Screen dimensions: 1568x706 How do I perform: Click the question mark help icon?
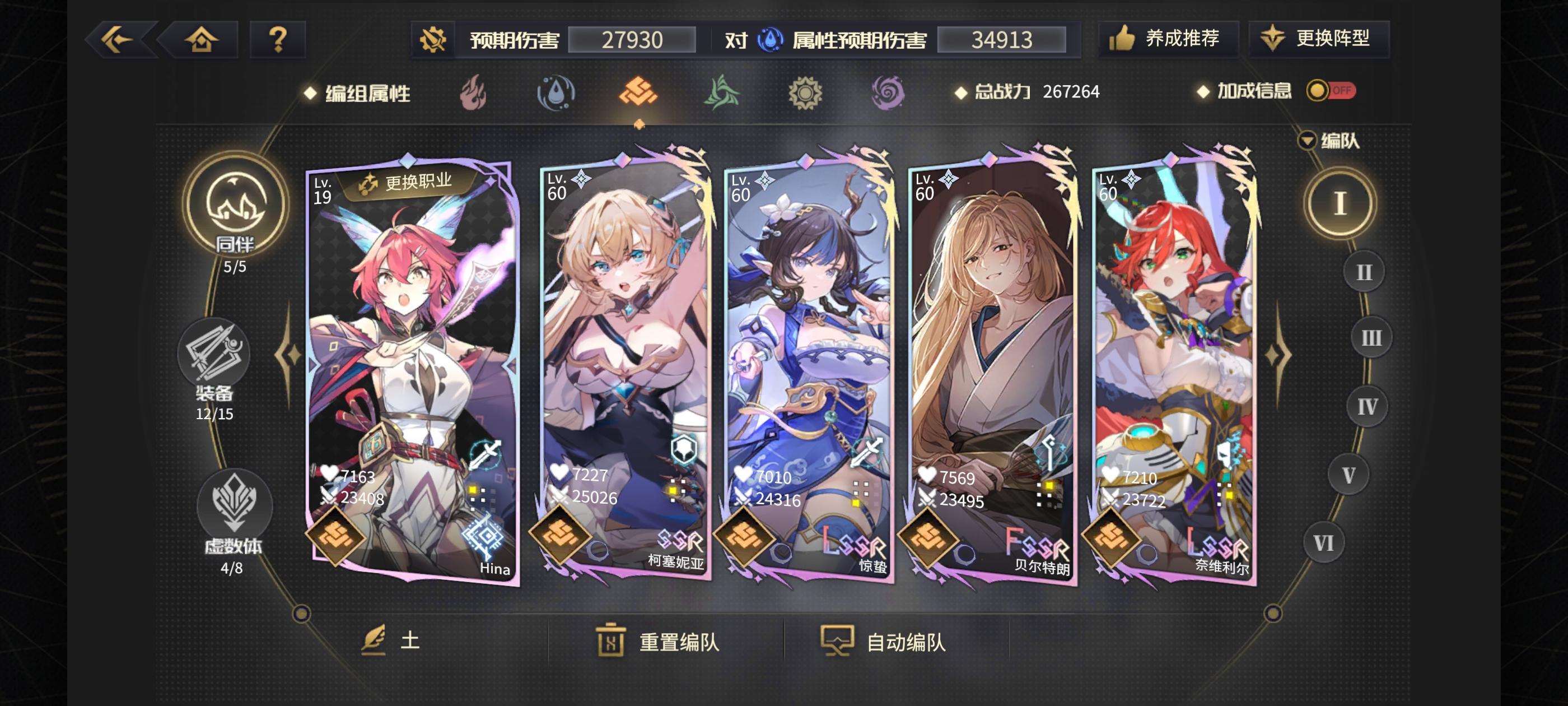tap(277, 38)
